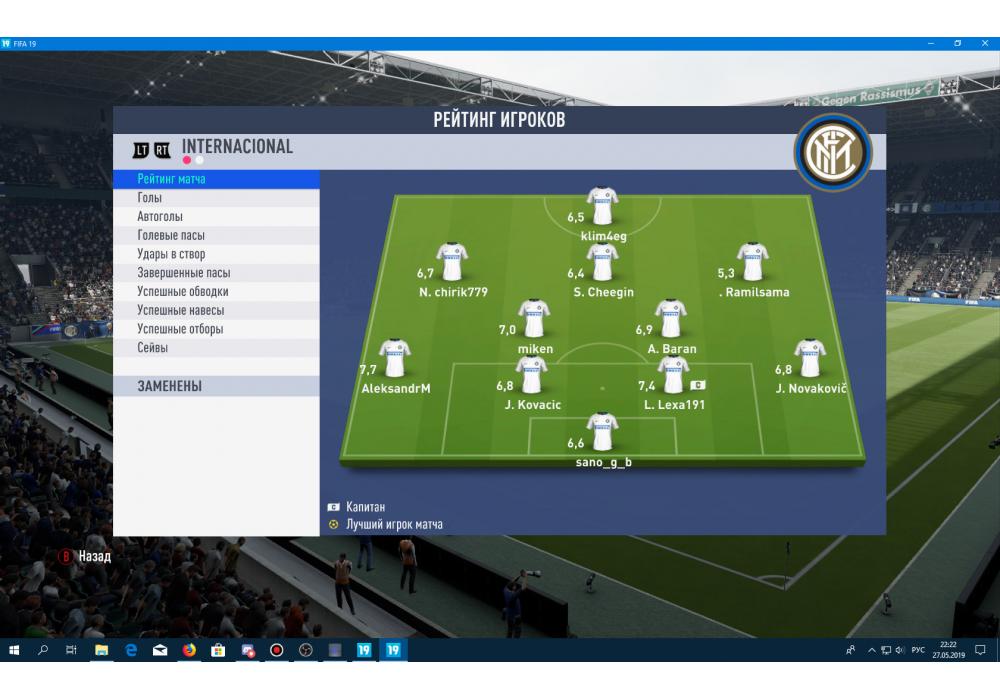Pick captain L. Lexa191's shirt
This screenshot has height=700, width=1000.
[x=673, y=375]
